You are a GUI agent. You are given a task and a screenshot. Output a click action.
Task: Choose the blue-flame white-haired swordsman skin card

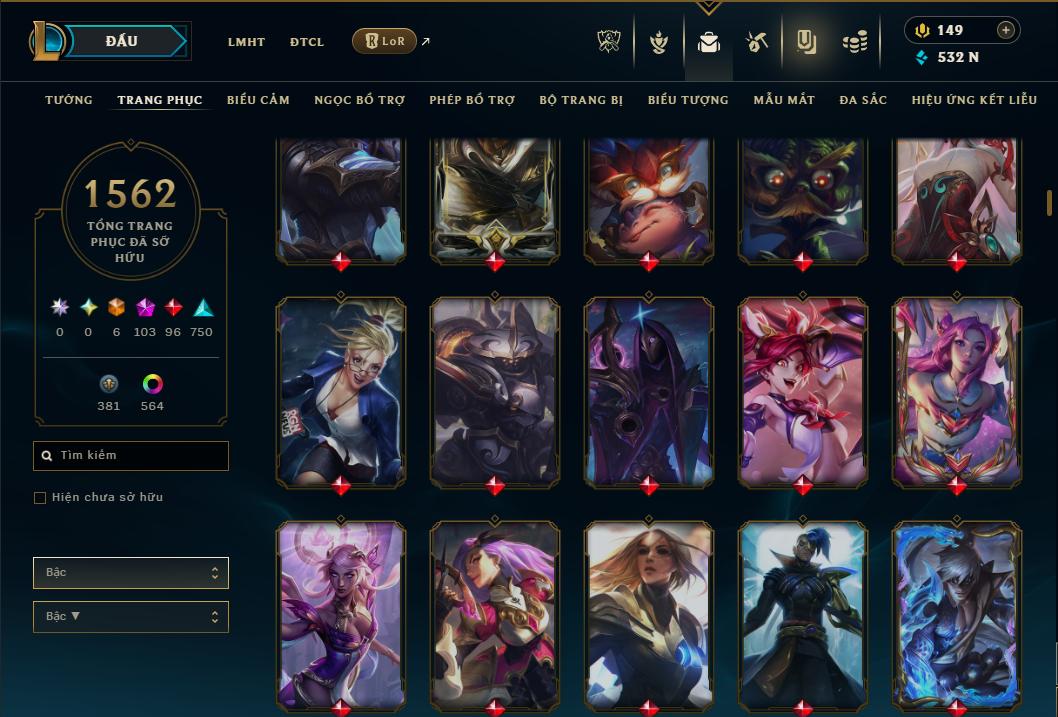[956, 614]
